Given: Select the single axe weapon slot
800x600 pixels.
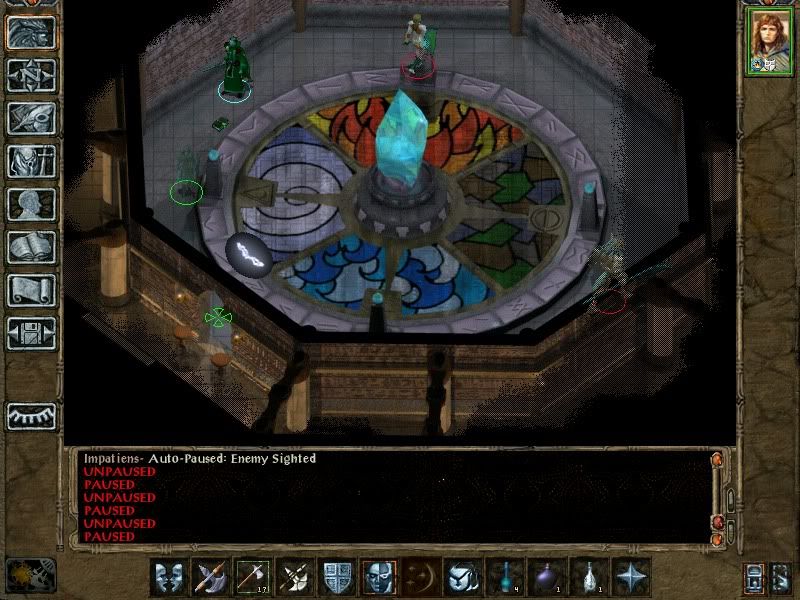Looking at the screenshot, I should [209, 577].
